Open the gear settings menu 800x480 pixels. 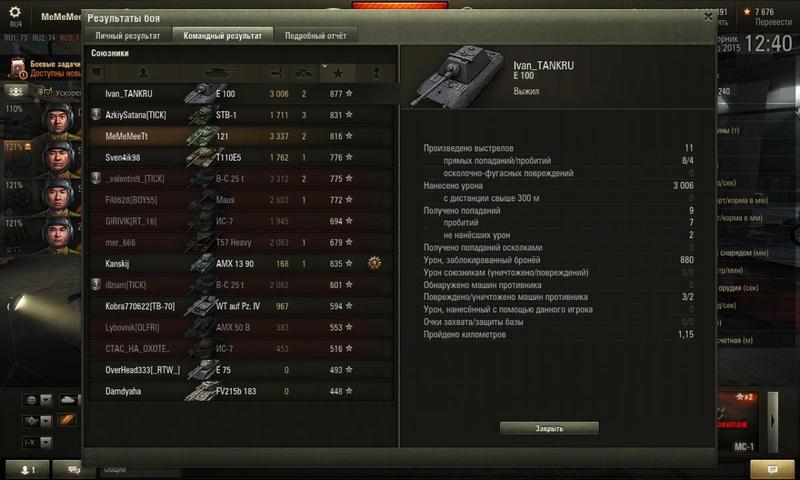coord(15,11)
